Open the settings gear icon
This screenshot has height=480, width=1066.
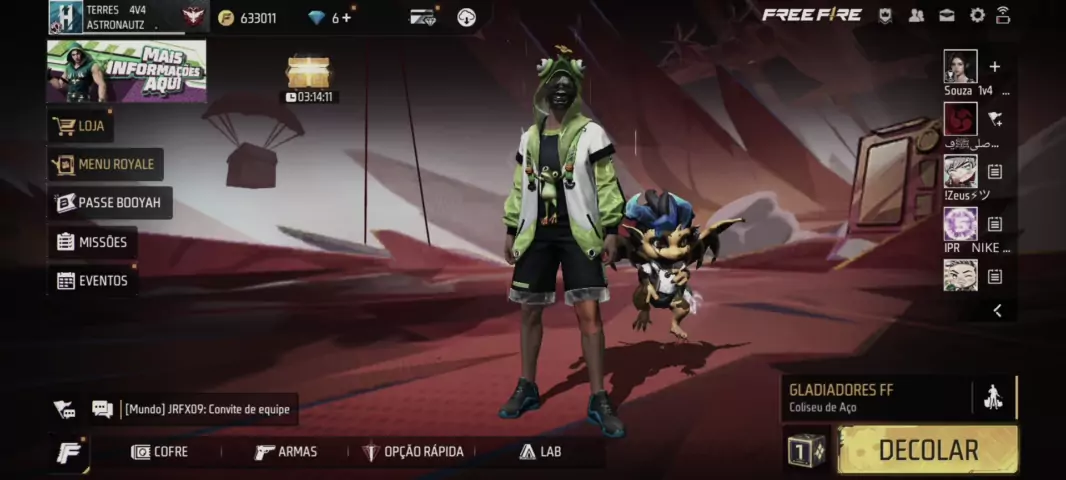(977, 15)
